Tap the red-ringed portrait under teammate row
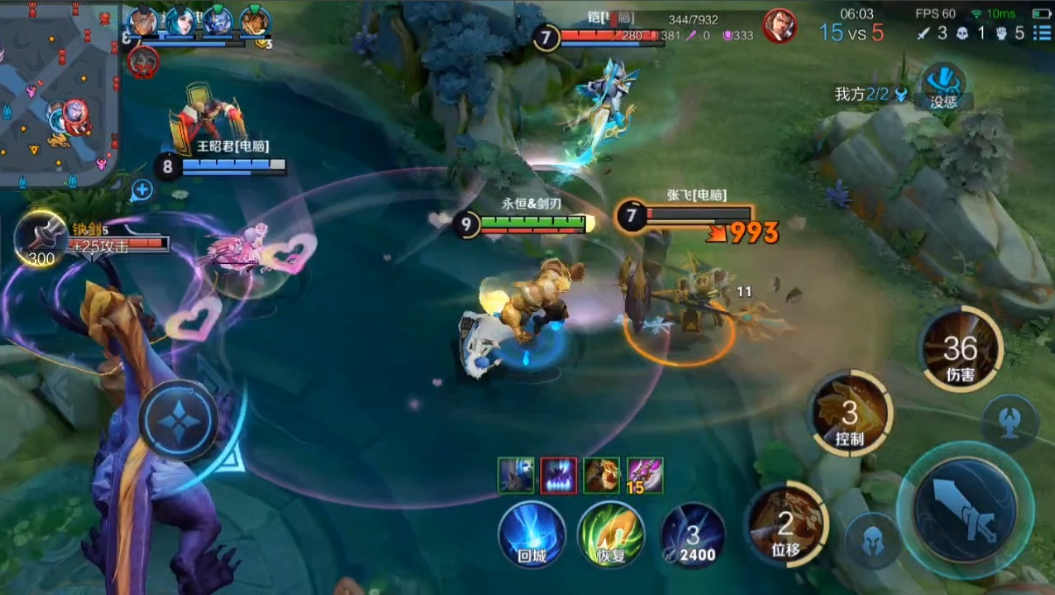Viewport: 1055px width, 595px height. click(x=142, y=62)
